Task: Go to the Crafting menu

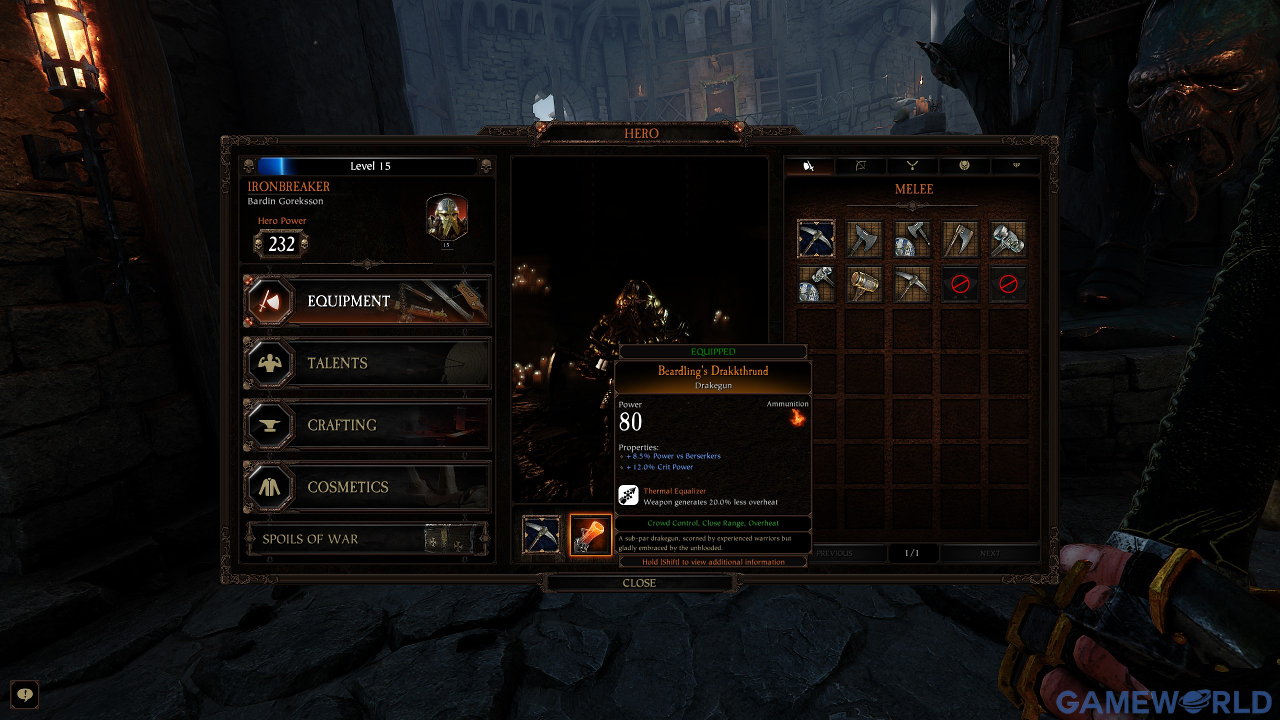Action: 366,425
